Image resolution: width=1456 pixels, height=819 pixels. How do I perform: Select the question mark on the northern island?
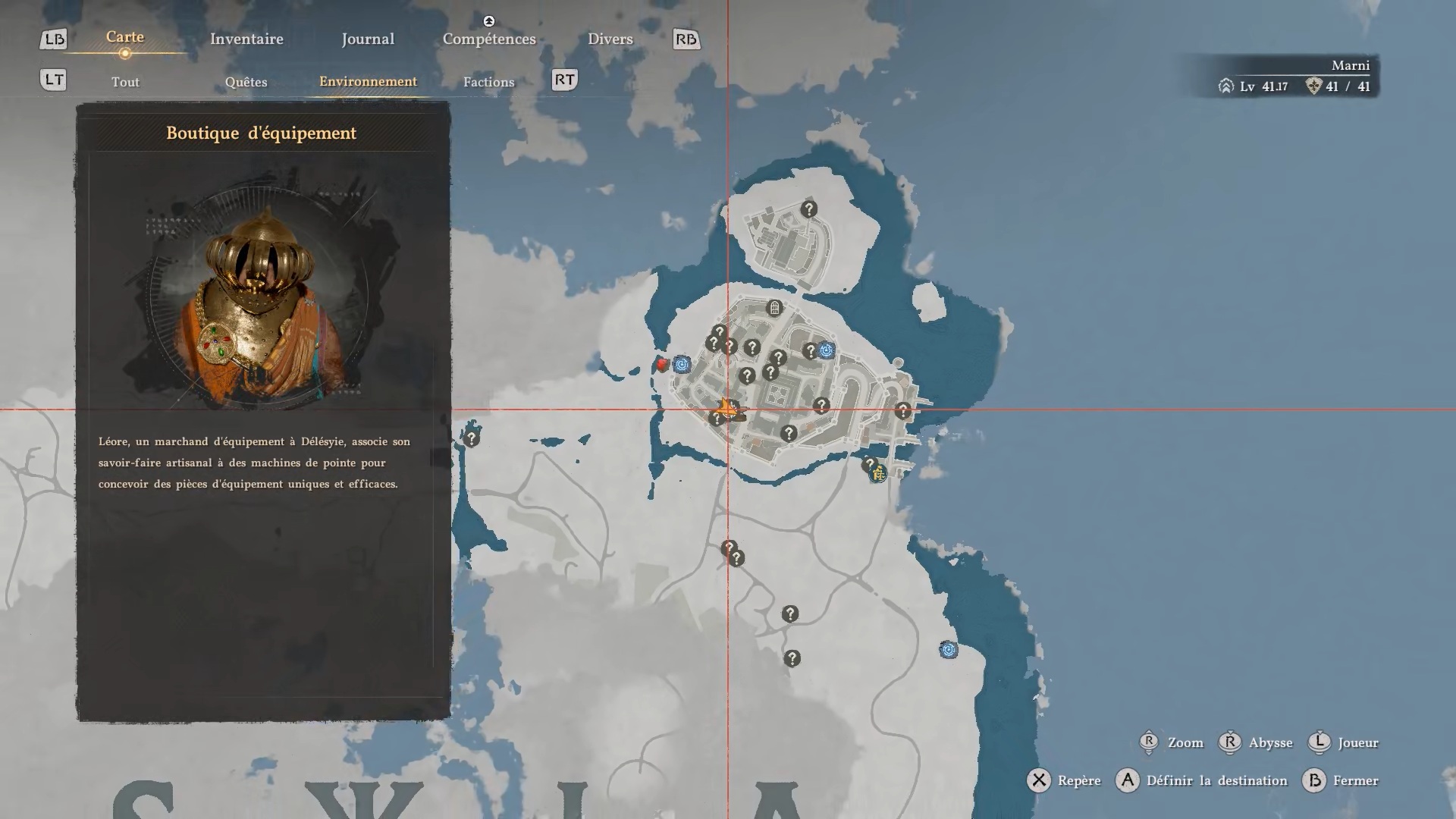point(808,209)
